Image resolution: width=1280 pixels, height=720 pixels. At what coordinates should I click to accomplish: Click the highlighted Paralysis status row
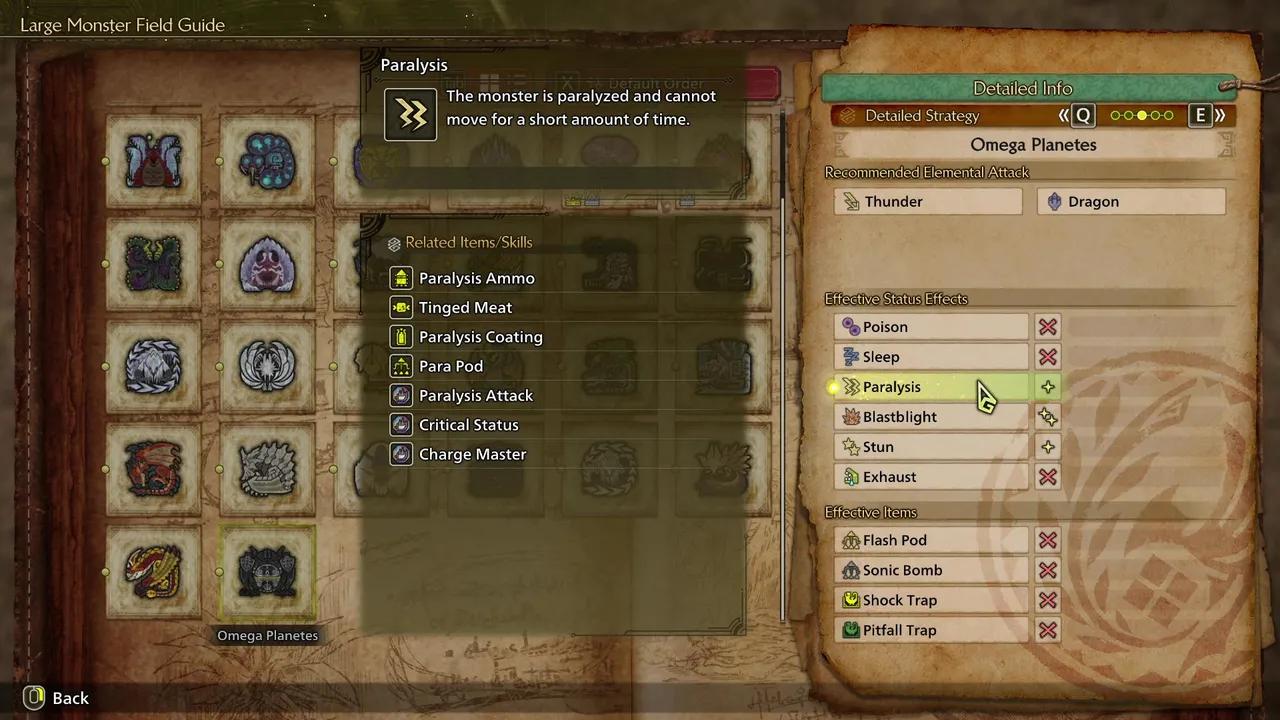pos(930,387)
